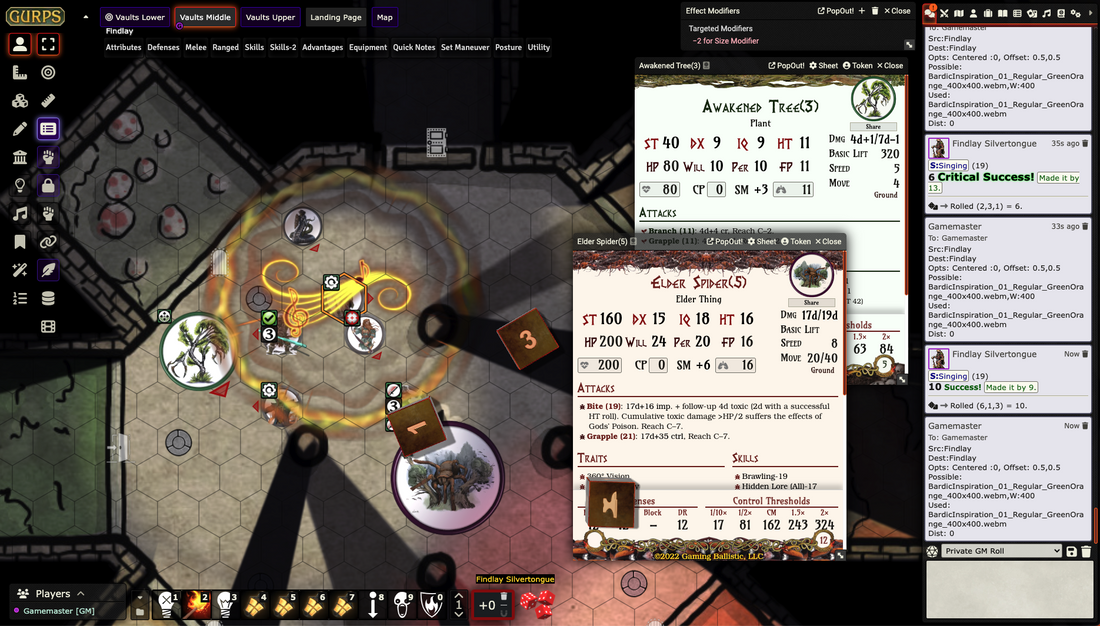Roll the red dice button
The height and width of the screenshot is (626, 1100).
539,604
